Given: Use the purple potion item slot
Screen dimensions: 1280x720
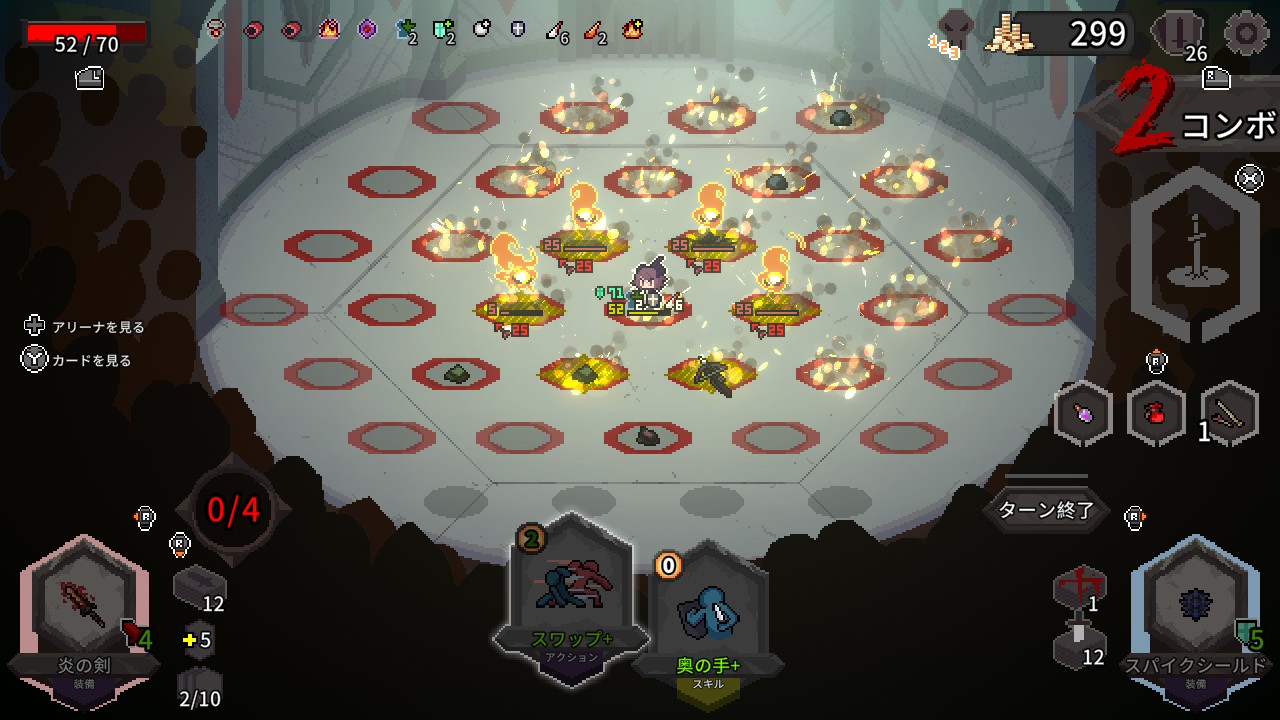Looking at the screenshot, I should (1083, 413).
